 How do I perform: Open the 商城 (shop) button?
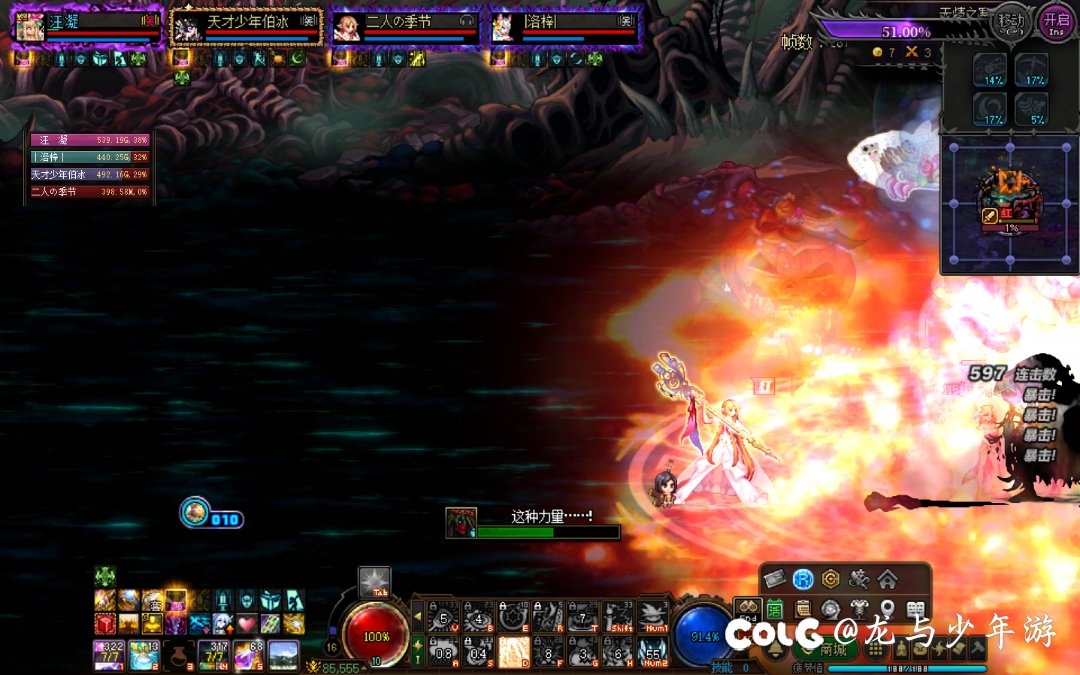(x=824, y=649)
